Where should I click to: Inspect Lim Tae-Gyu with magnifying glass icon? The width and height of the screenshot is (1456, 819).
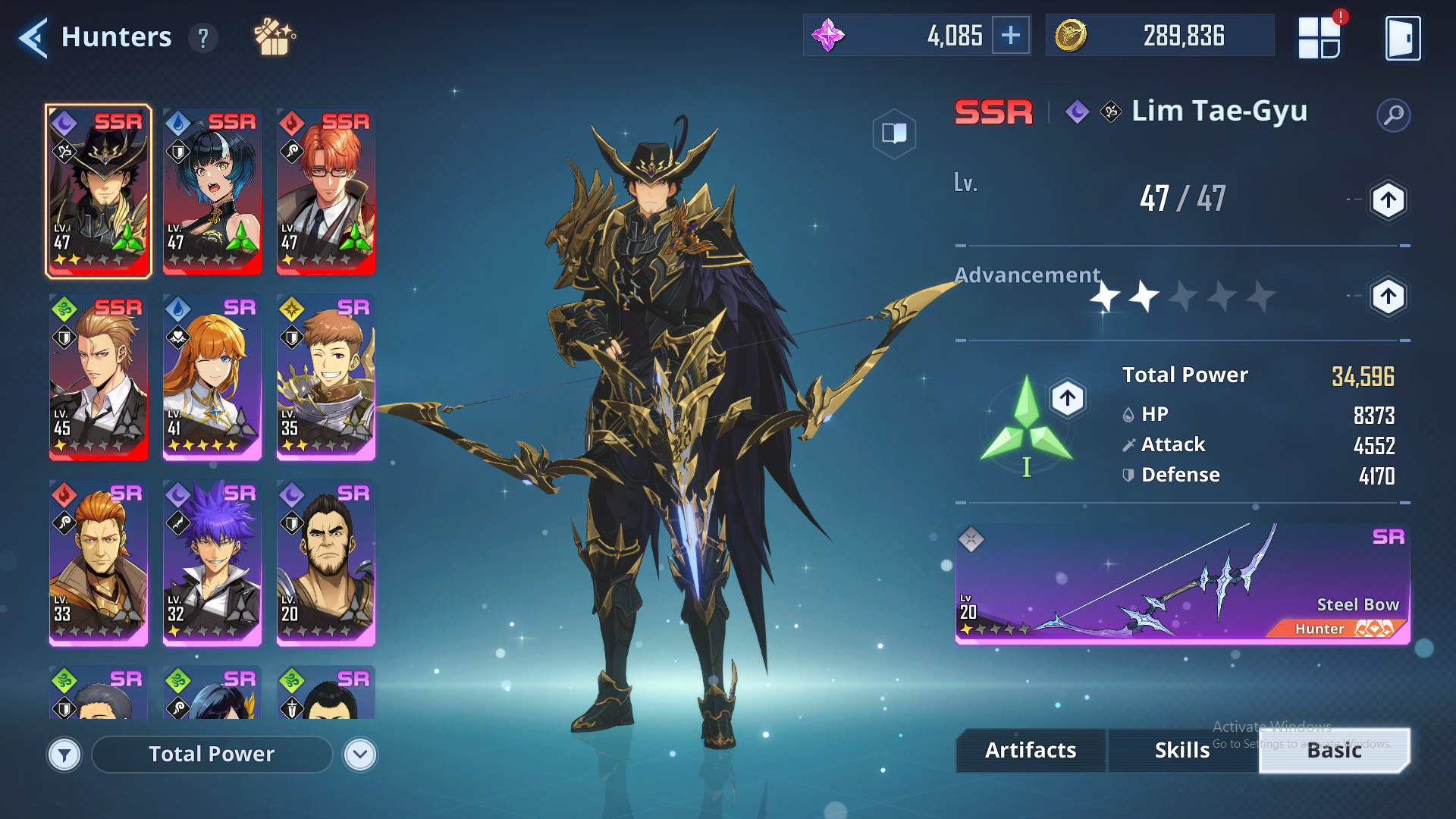click(x=1393, y=115)
